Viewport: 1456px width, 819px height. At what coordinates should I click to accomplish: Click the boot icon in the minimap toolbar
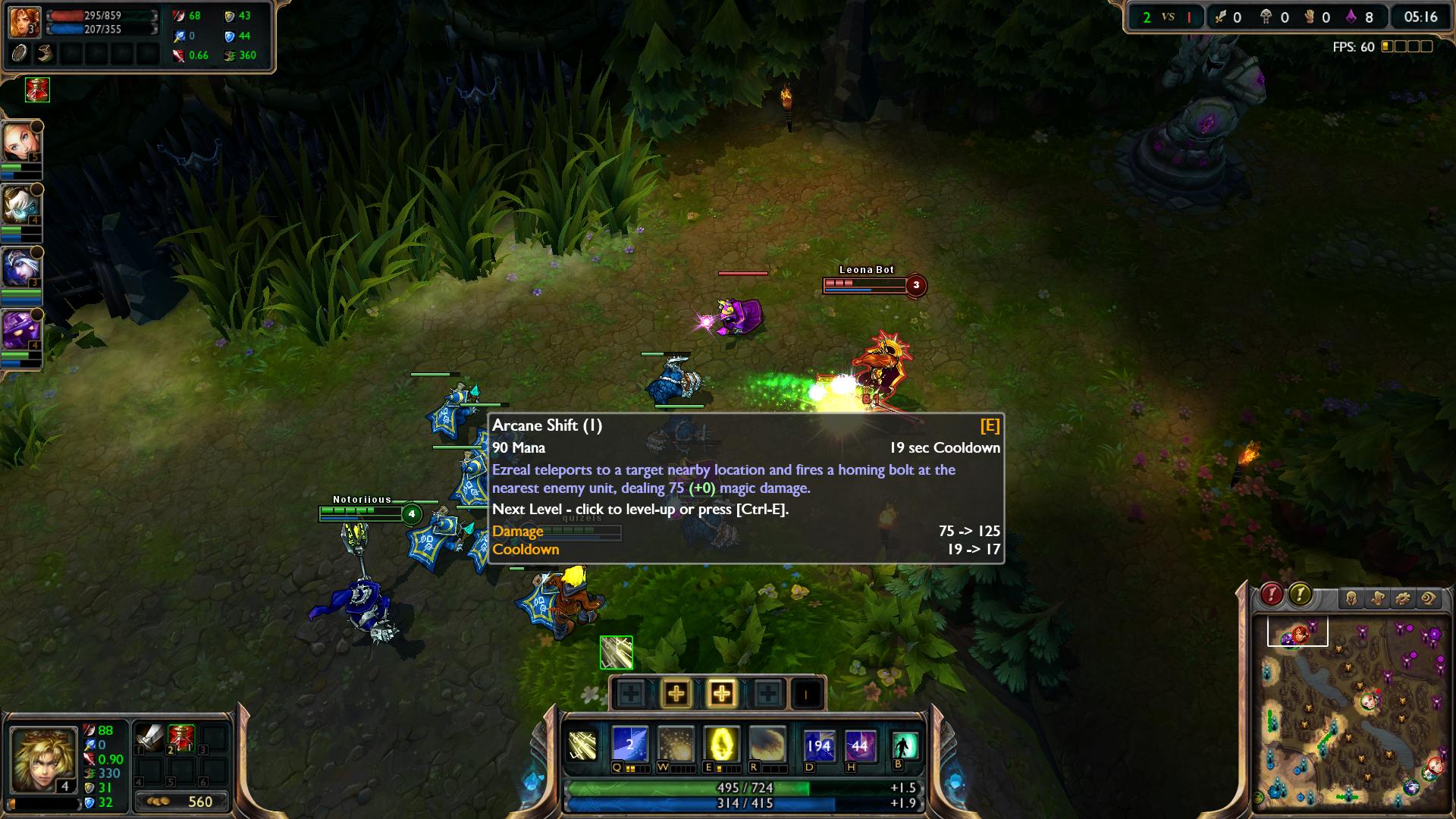click(1377, 598)
